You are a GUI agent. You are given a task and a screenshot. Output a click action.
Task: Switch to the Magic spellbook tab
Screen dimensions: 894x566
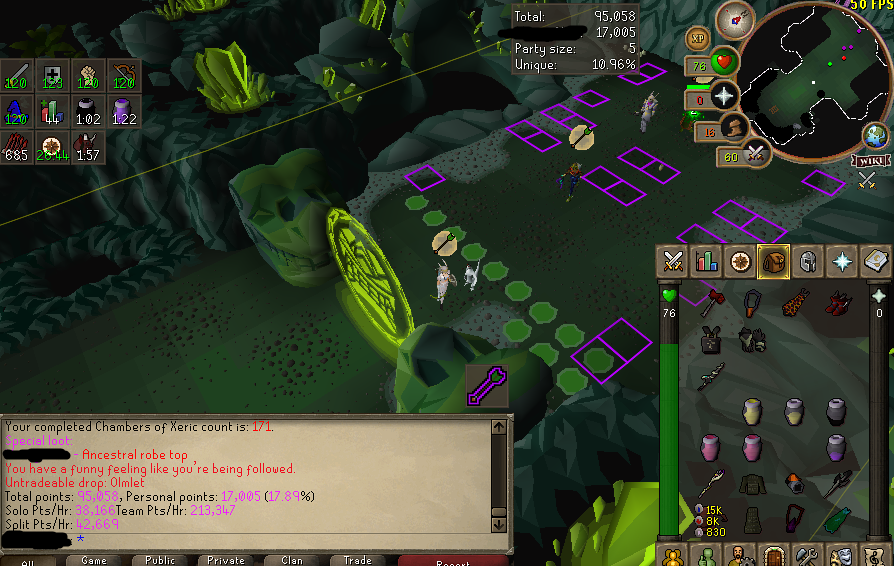click(x=875, y=261)
